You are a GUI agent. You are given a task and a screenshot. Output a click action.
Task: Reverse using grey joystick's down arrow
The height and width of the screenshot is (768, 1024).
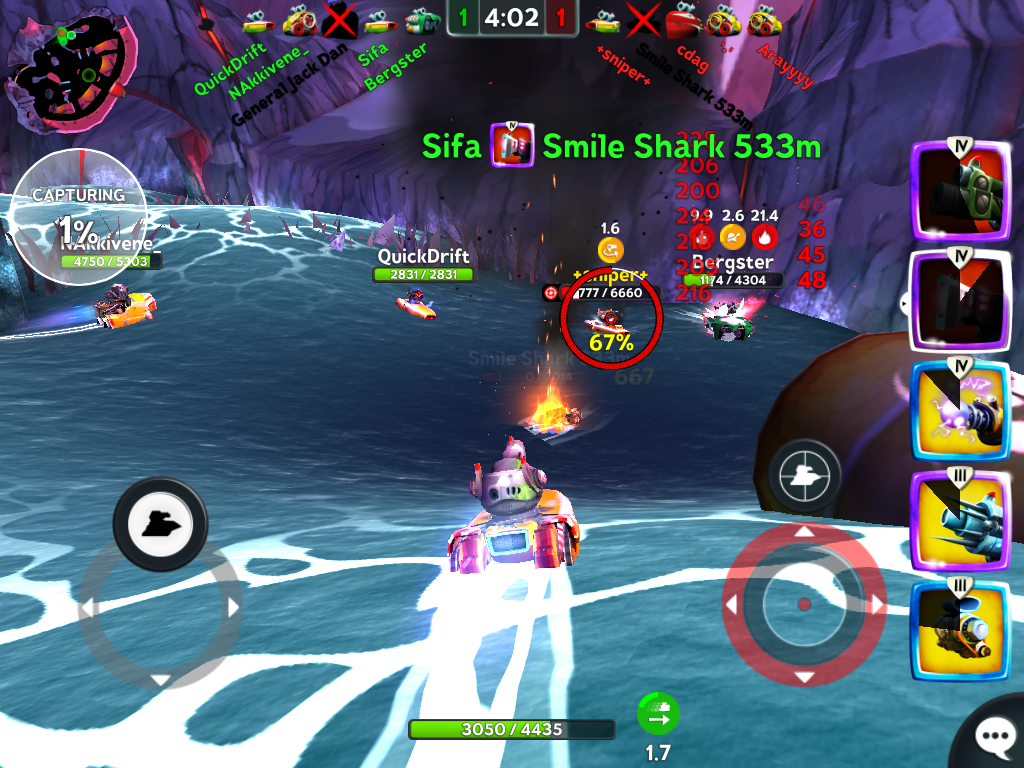pyautogui.click(x=160, y=680)
